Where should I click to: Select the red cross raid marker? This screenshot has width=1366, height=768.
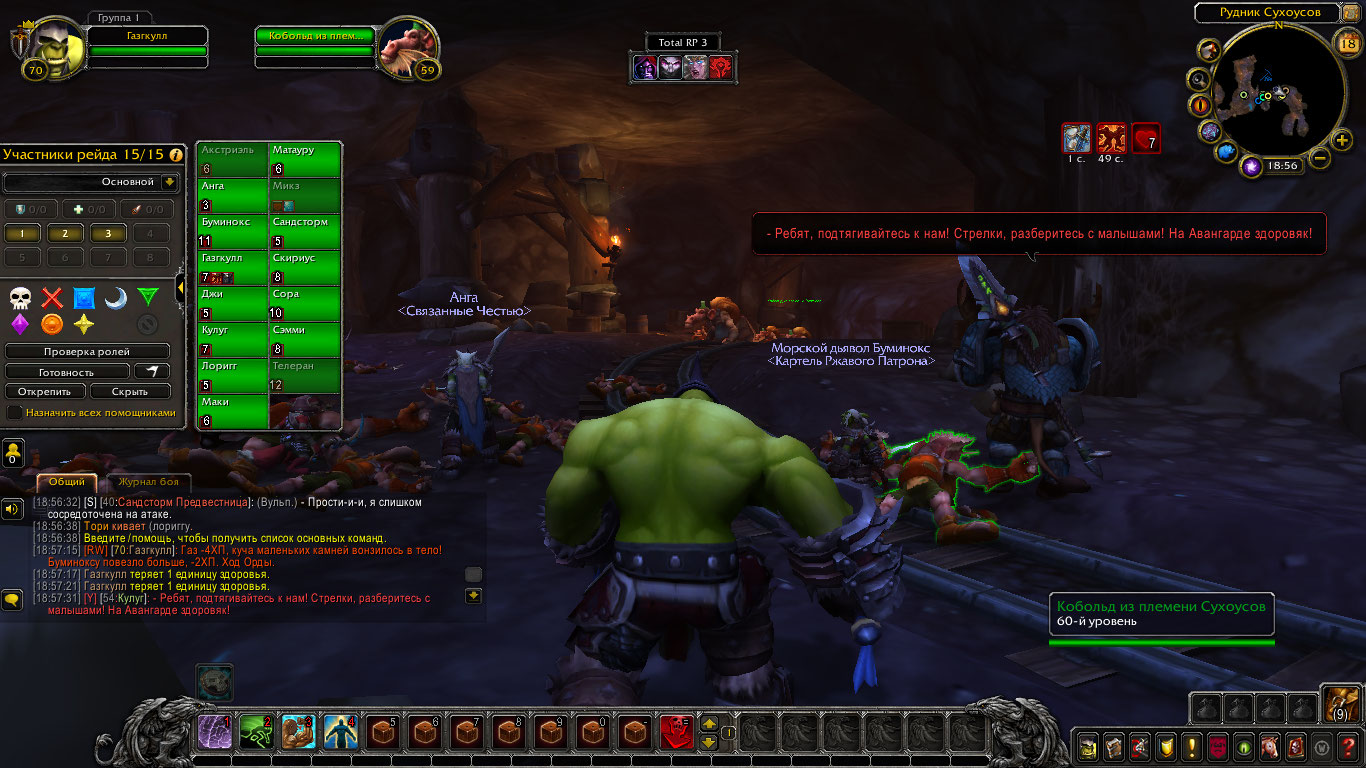click(x=52, y=298)
